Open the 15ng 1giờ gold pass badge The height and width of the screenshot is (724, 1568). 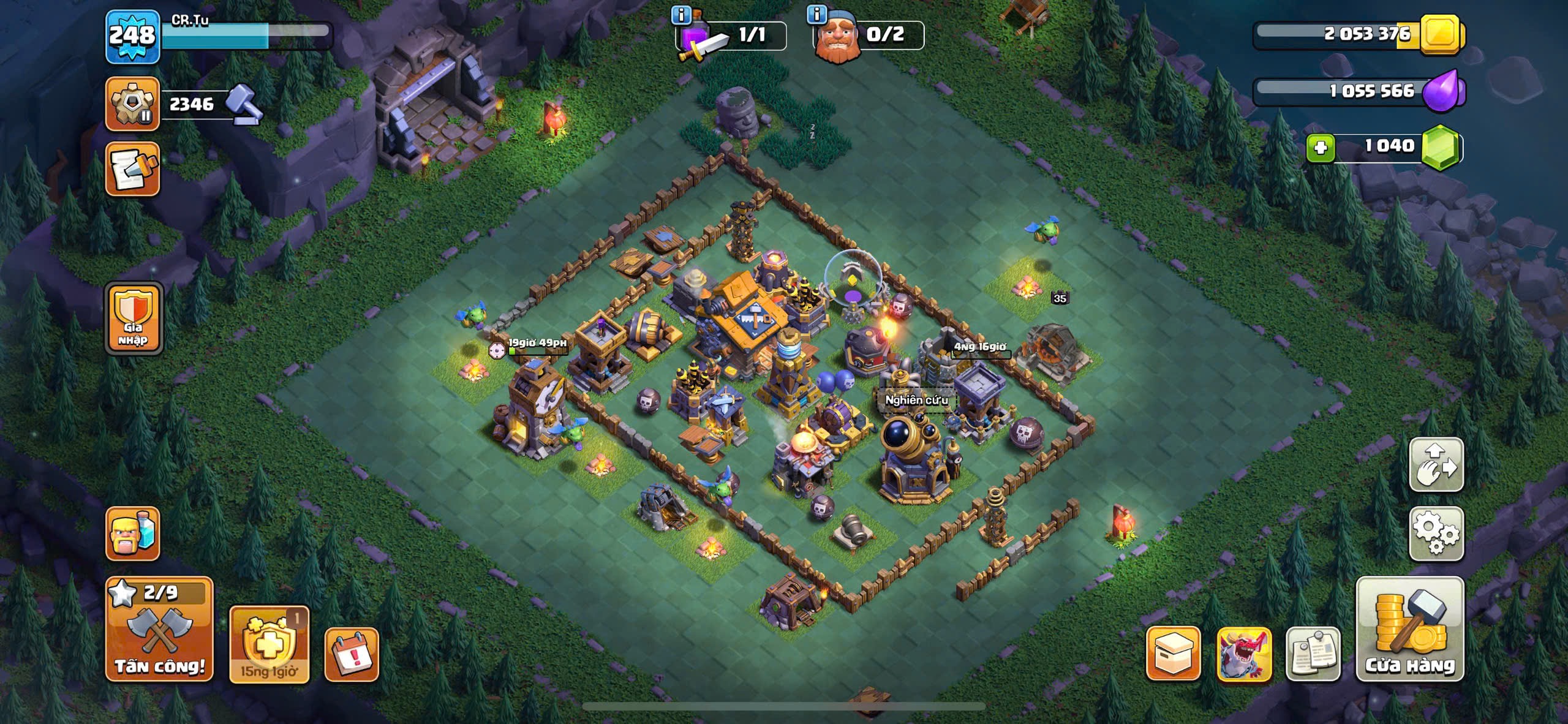click(269, 644)
